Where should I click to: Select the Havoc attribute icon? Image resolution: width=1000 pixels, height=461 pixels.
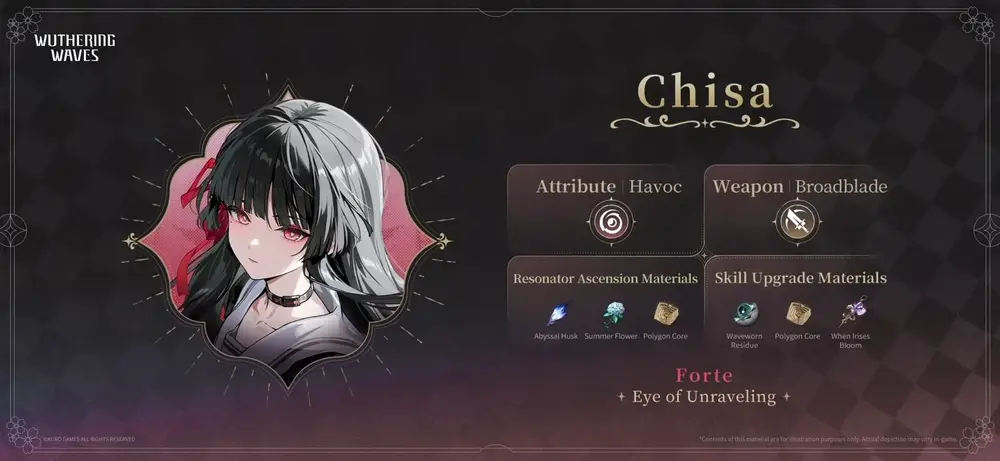[x=608, y=222]
